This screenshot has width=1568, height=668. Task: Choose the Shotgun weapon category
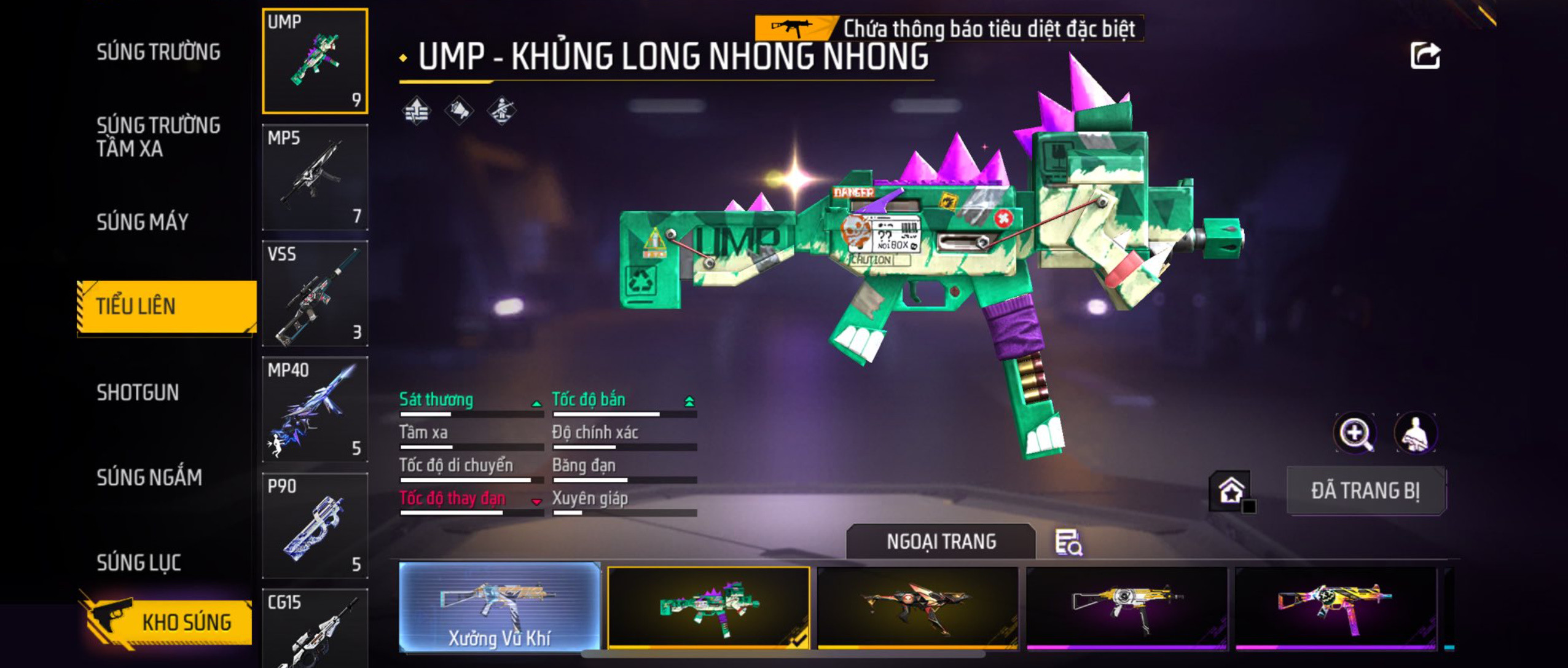coord(138,392)
